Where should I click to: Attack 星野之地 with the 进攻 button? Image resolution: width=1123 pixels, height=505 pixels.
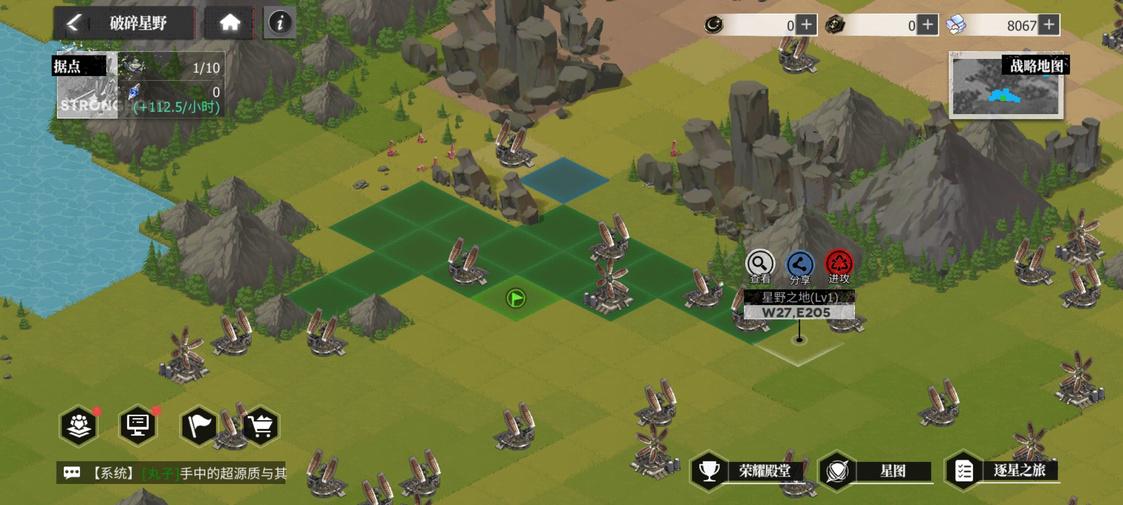pyautogui.click(x=839, y=264)
